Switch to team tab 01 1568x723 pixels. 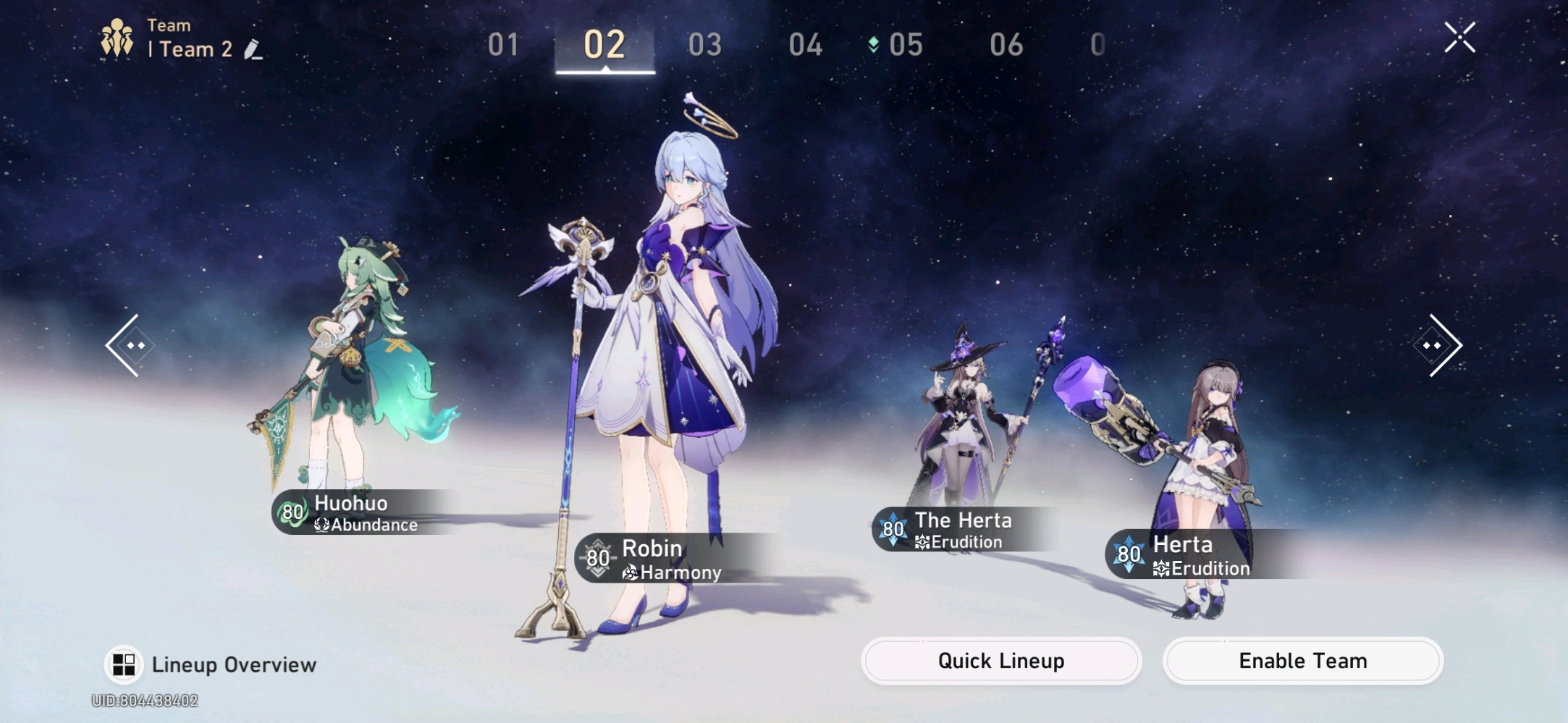pos(503,45)
